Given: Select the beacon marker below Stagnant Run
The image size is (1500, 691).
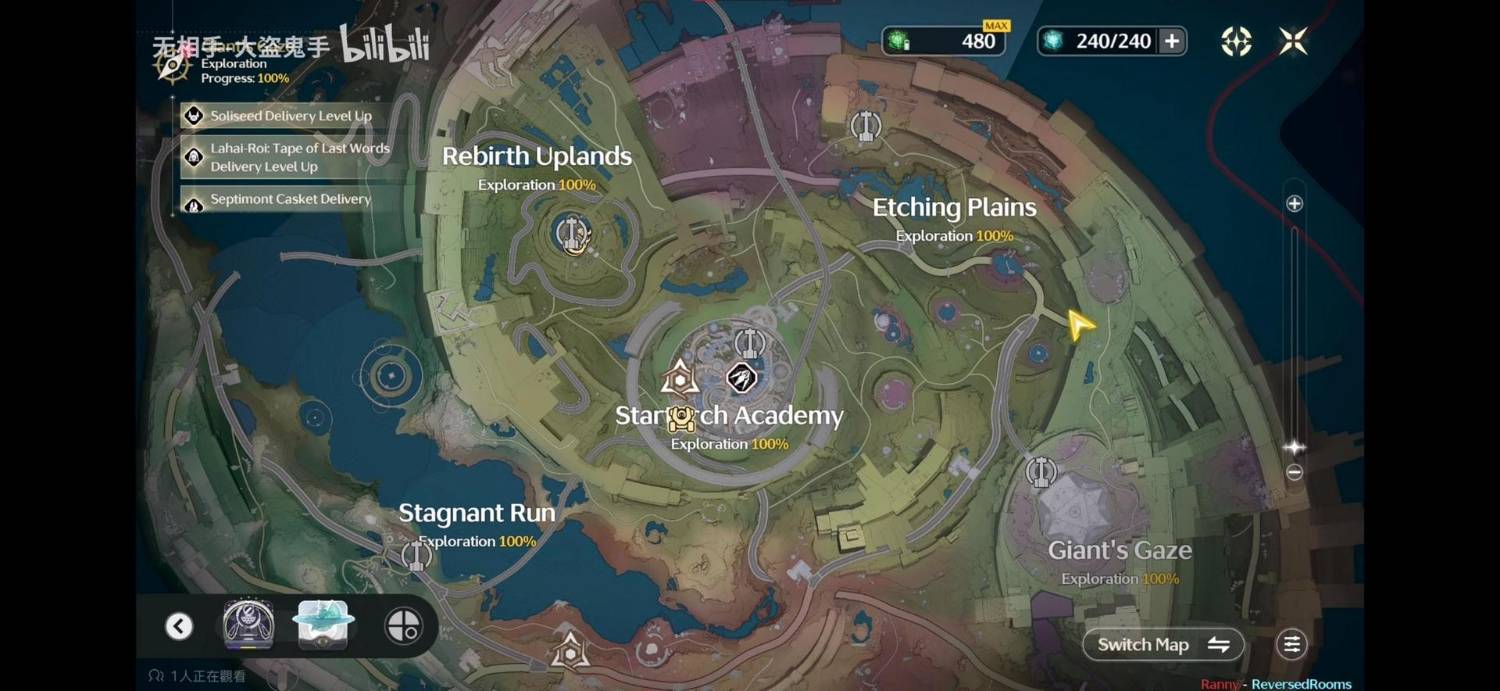Looking at the screenshot, I should click(416, 555).
